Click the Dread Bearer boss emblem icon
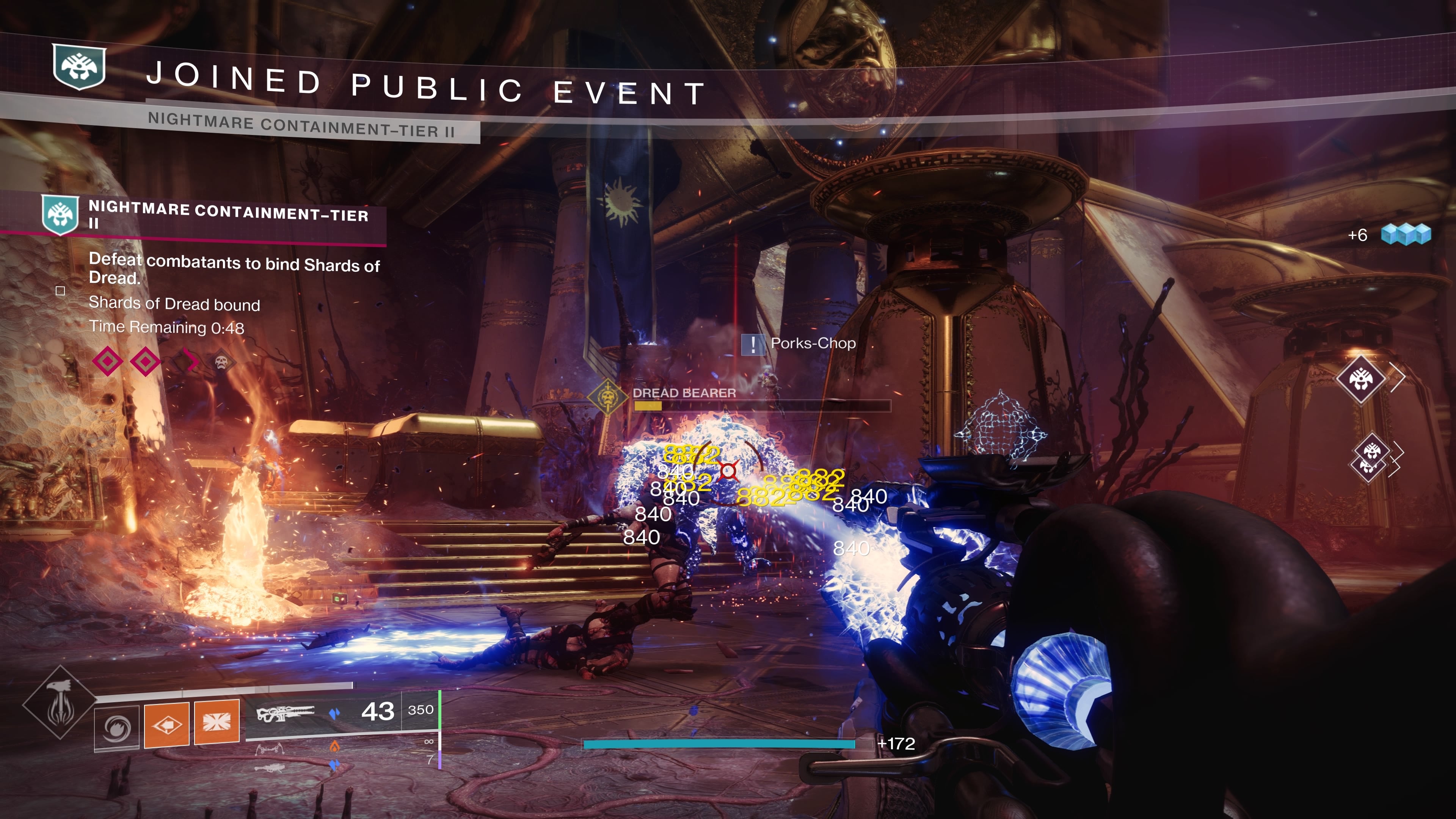Image resolution: width=1456 pixels, height=819 pixels. coord(607,397)
